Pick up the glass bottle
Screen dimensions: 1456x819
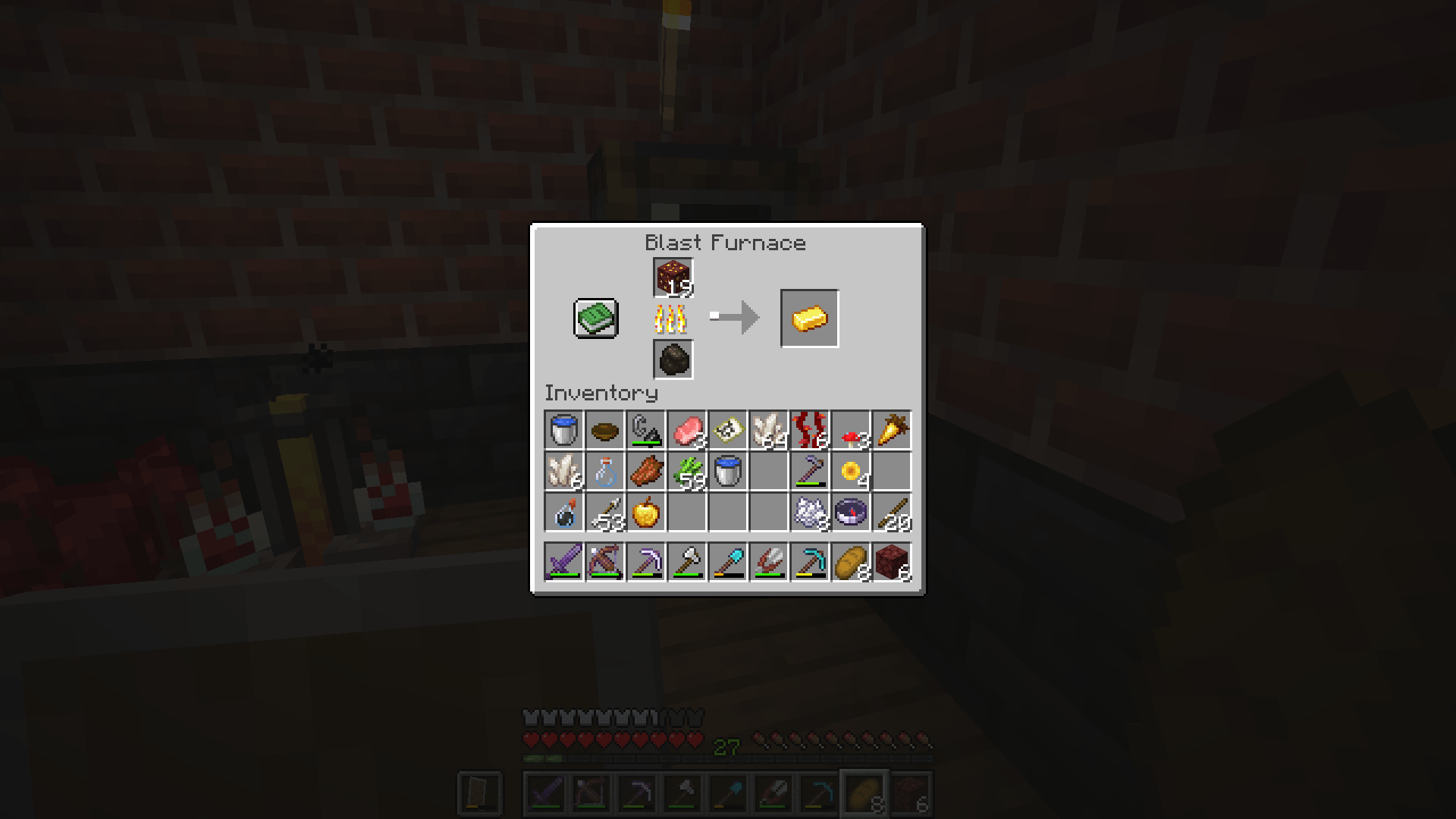[x=604, y=471]
